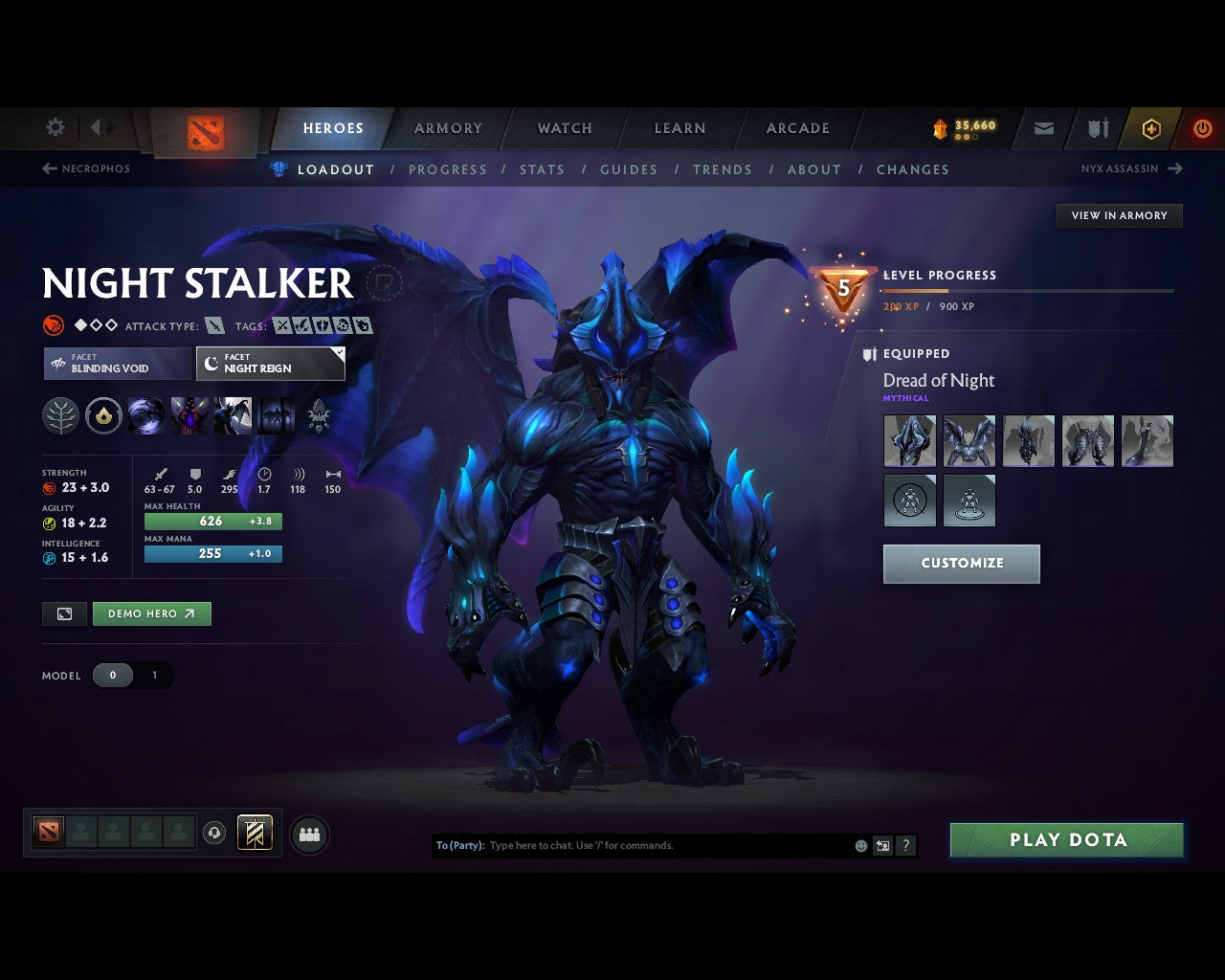1225x980 pixels.
Task: Click the armory shield and sword icon
Action: tap(1096, 128)
